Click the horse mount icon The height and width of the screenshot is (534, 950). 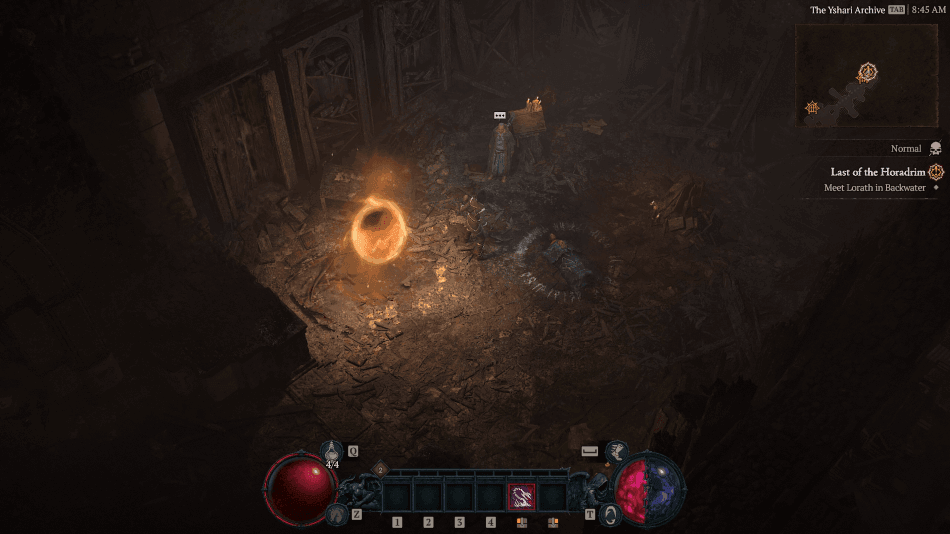pyautogui.click(x=336, y=514)
